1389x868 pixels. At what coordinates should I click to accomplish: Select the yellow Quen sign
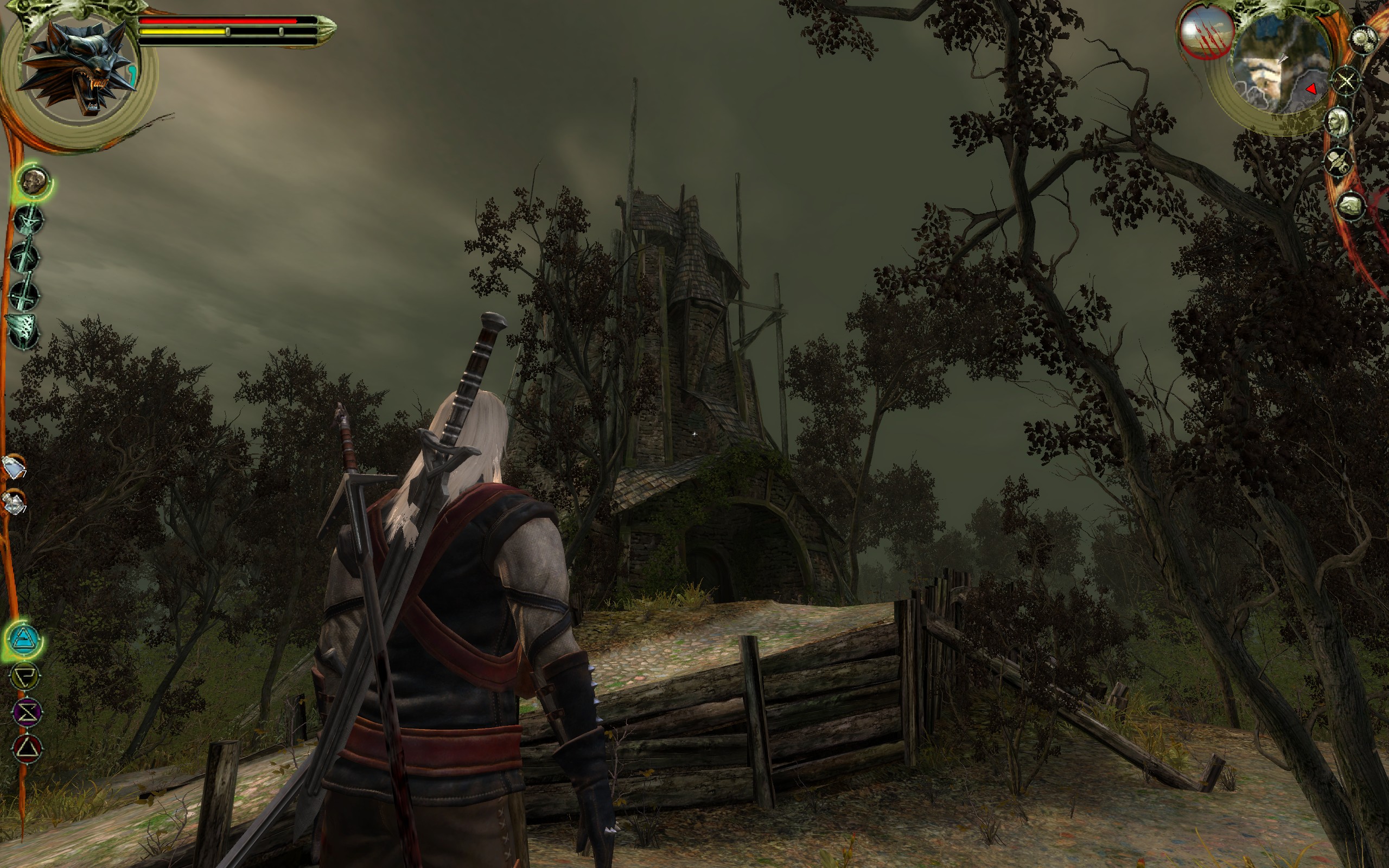click(27, 676)
